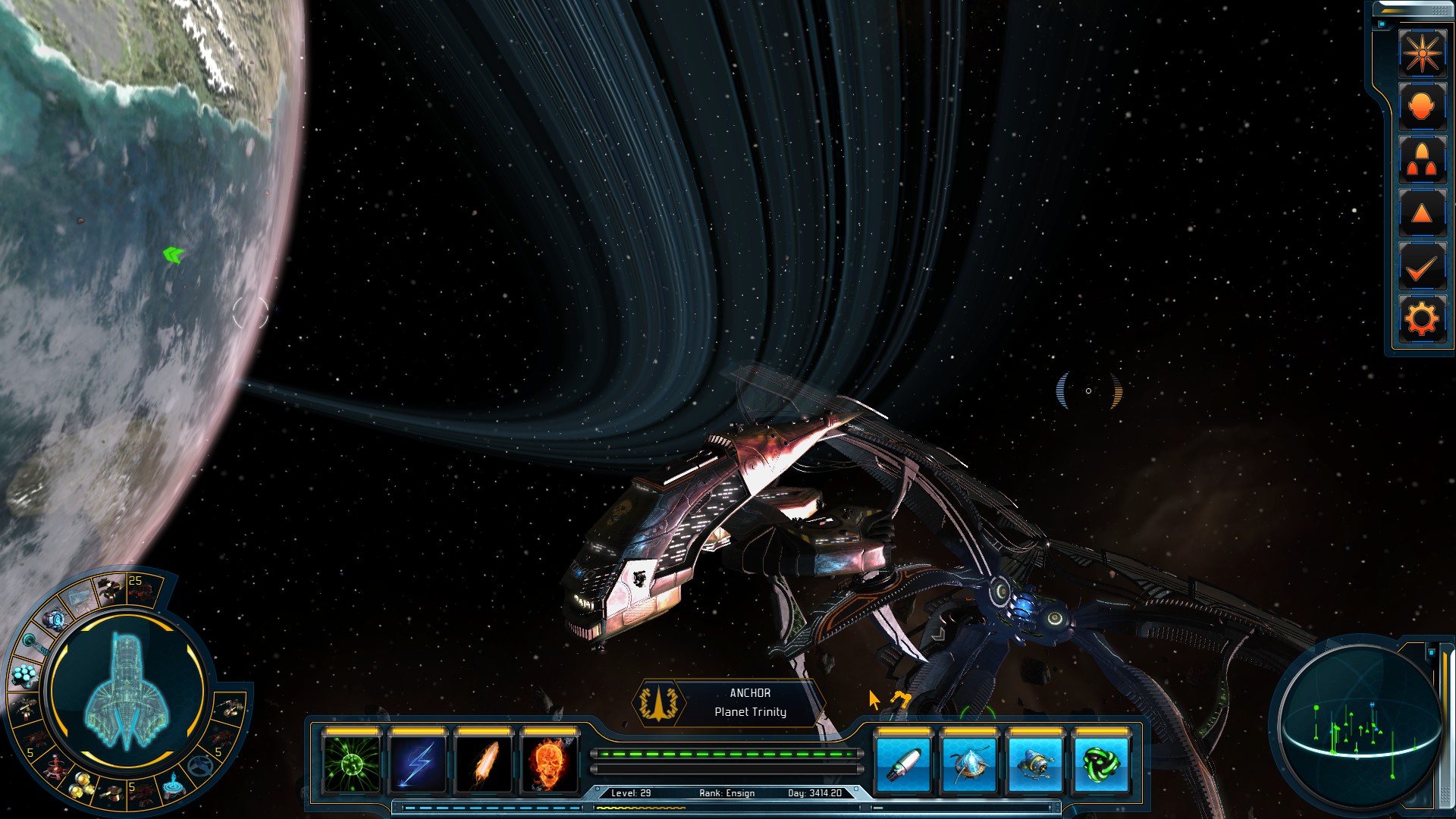Click the Anchor Planet Trinity target panel
The width and height of the screenshot is (1456, 819).
(730, 703)
